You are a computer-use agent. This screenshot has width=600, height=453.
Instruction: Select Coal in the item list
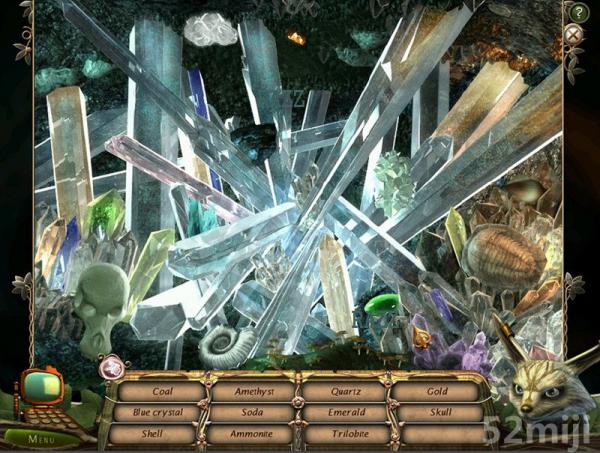[x=159, y=391]
